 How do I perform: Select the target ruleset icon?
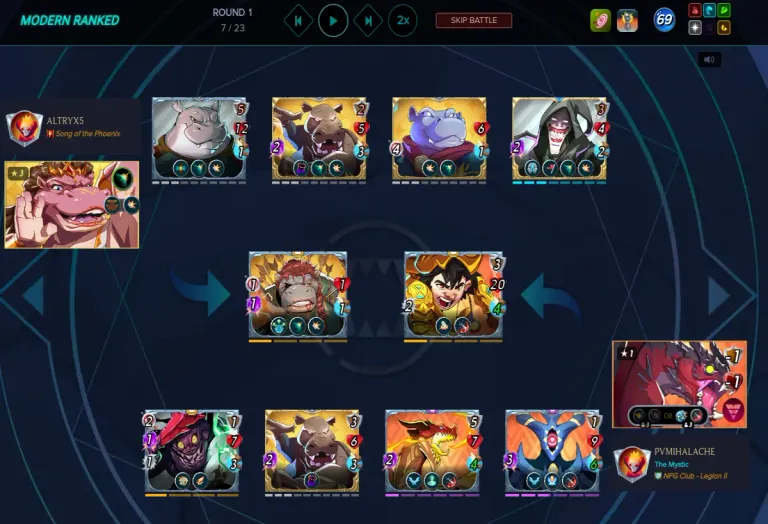pyautogui.click(x=600, y=20)
